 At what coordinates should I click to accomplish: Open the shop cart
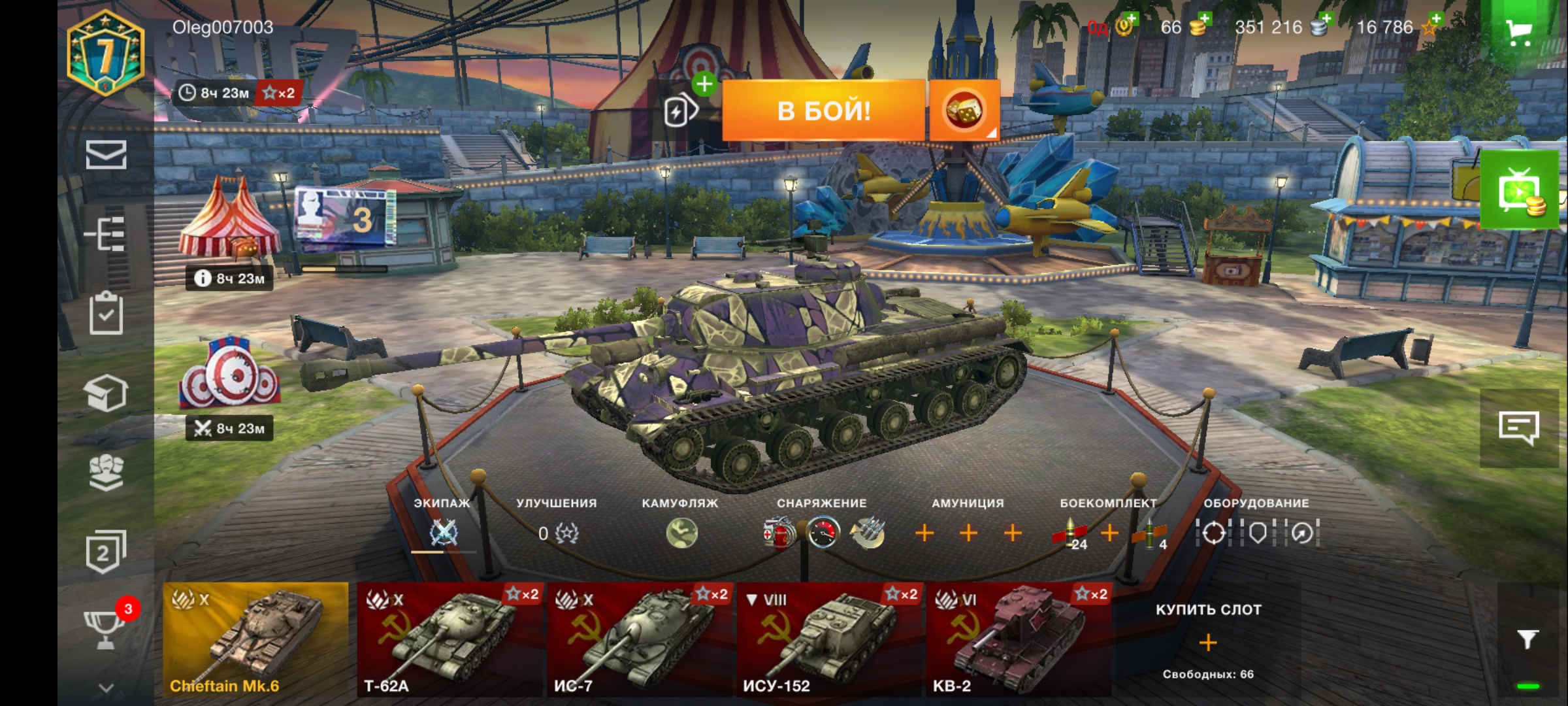point(1519,31)
